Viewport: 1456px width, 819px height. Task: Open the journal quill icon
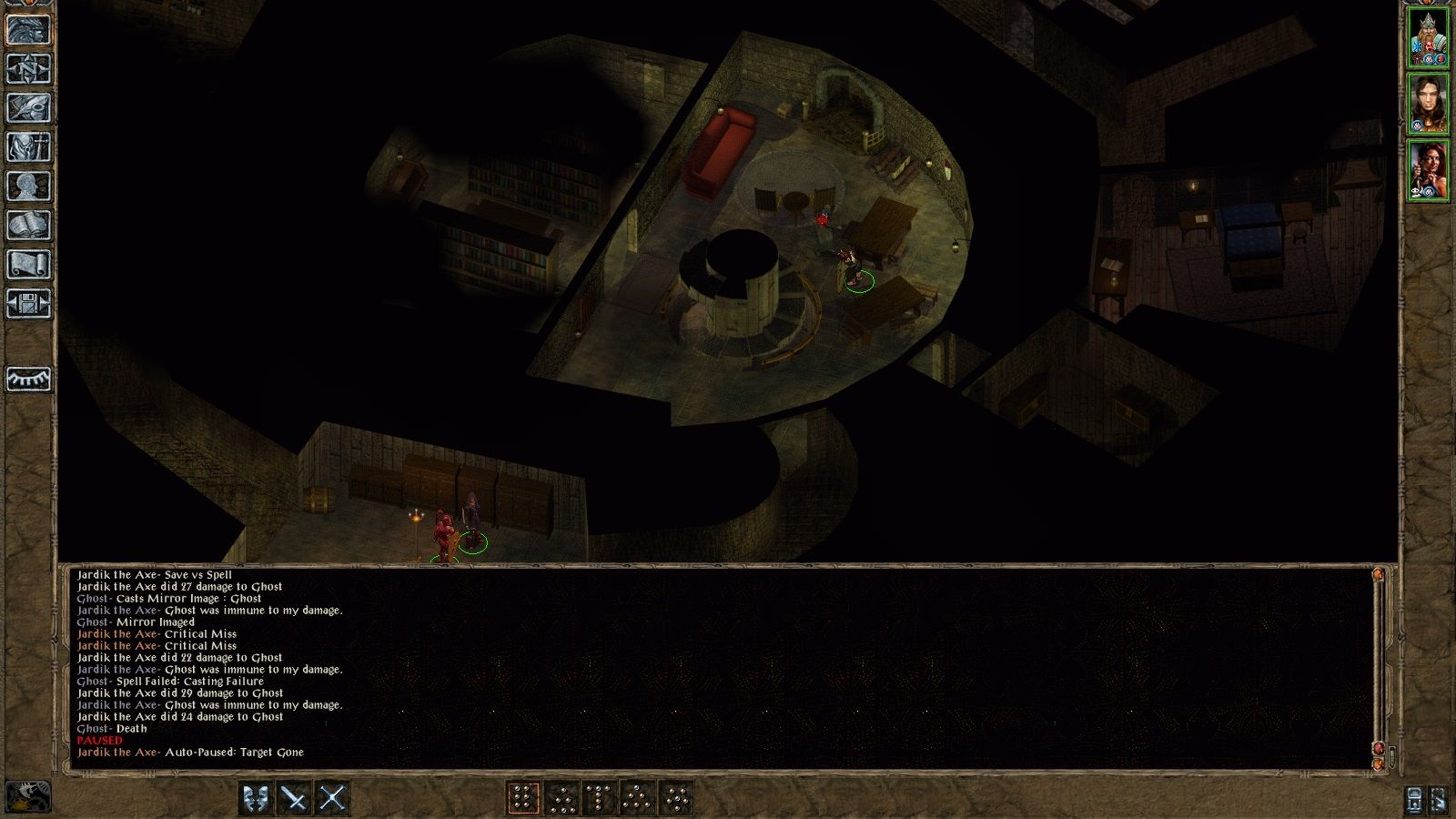(x=27, y=106)
